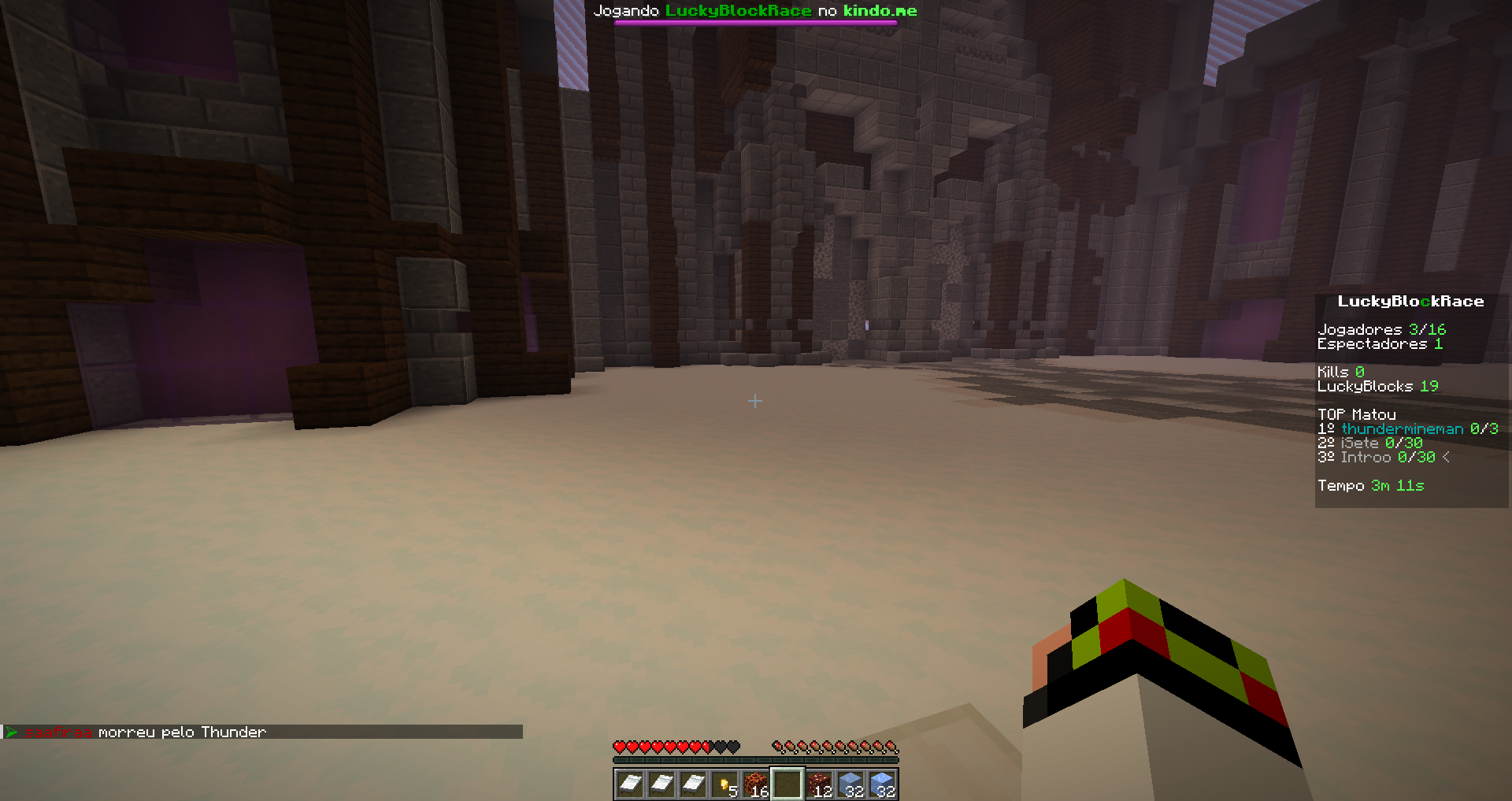The height and width of the screenshot is (801, 1512).
Task: Select the magma block stack of 16
Action: click(756, 784)
